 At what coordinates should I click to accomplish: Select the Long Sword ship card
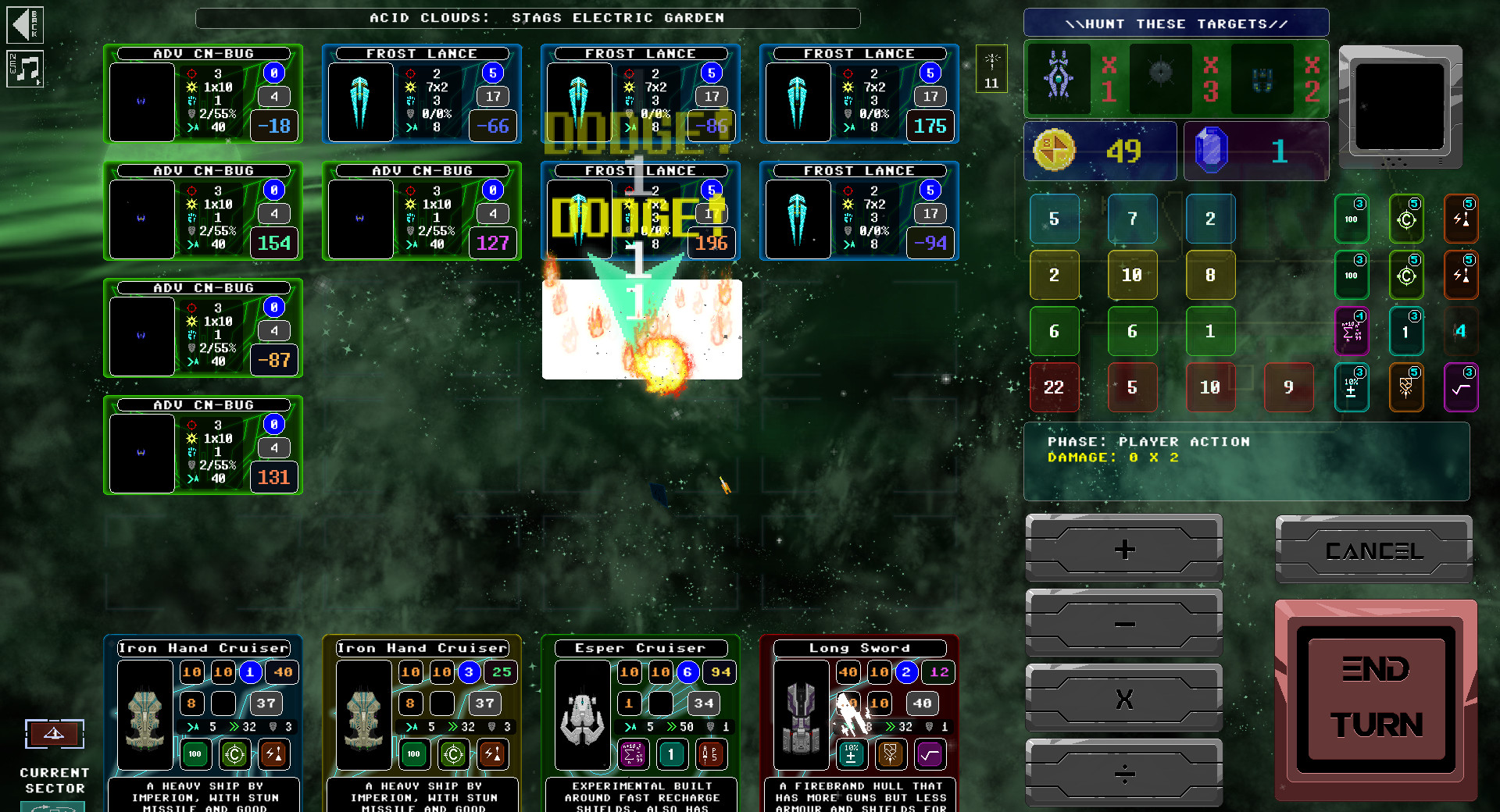tap(858, 649)
